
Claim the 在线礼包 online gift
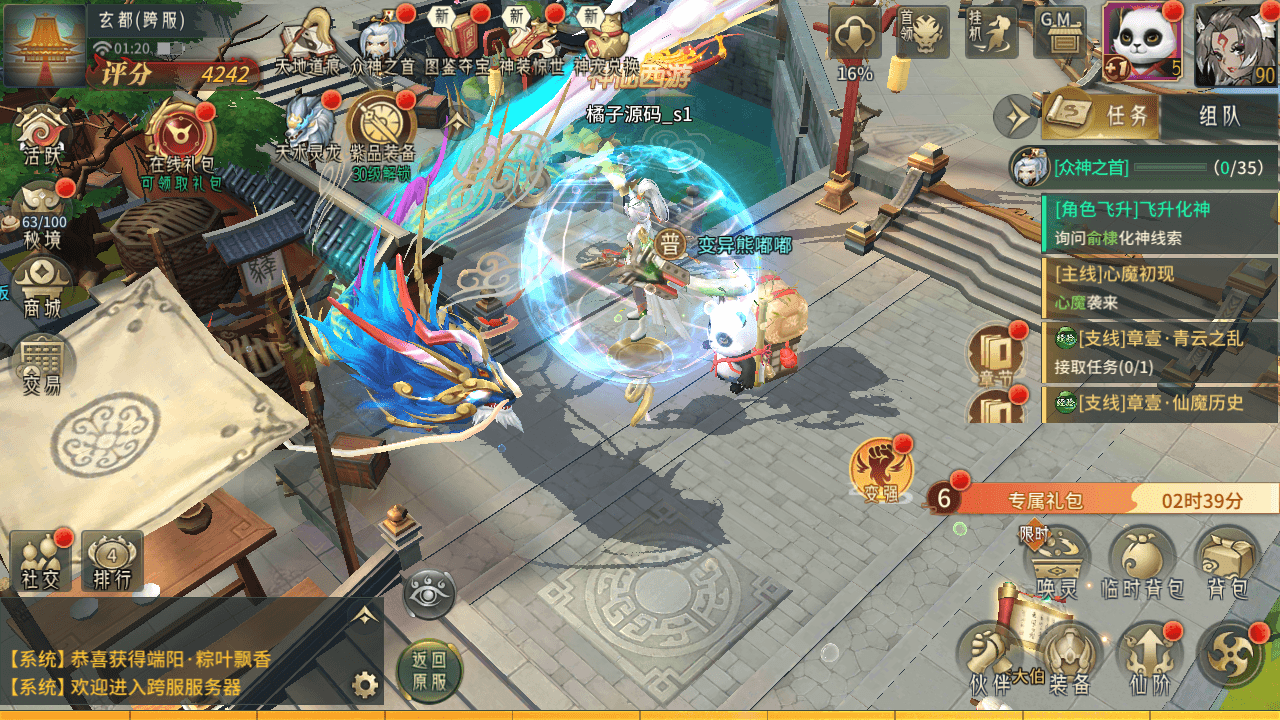pos(181,142)
